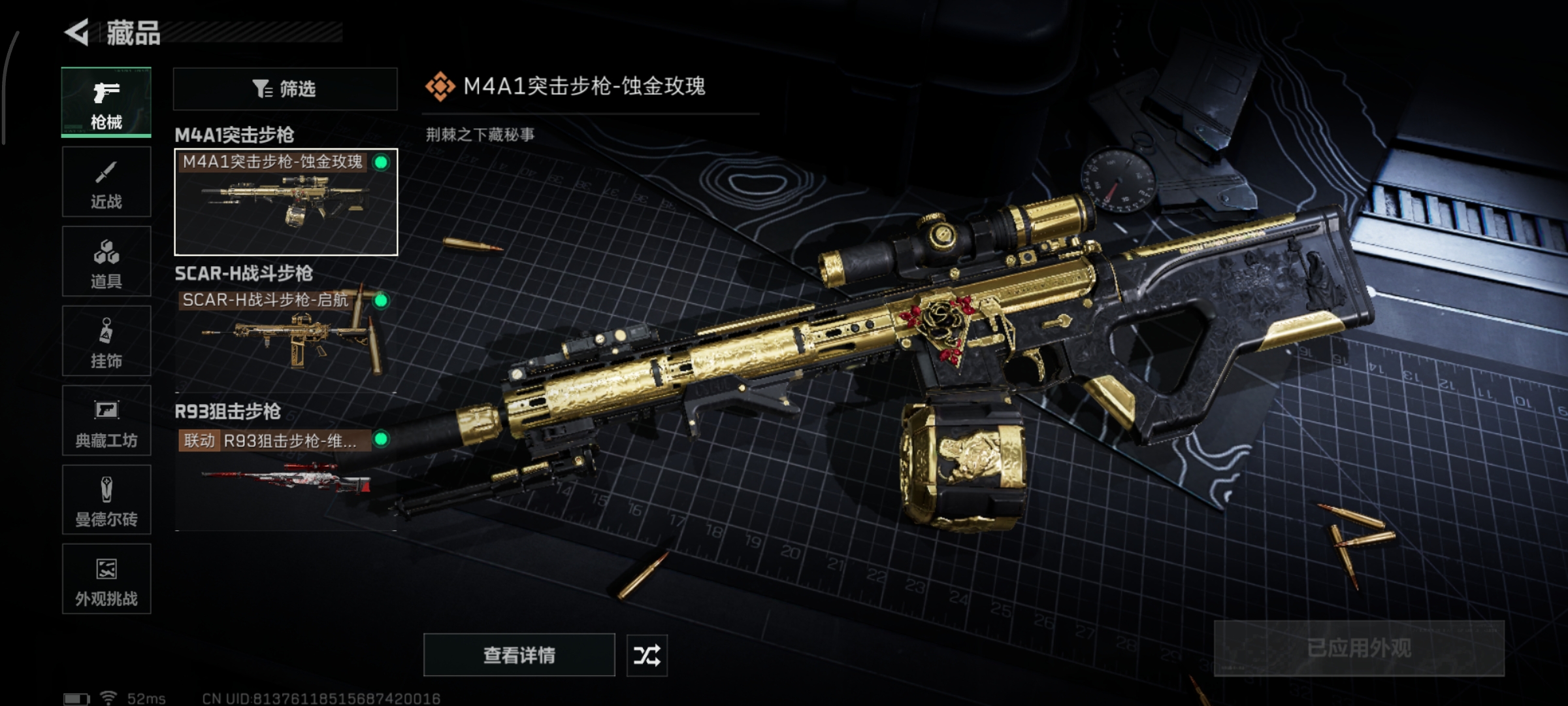The height and width of the screenshot is (706, 1568).
Task: Open the 典藏工坊 workshop tab
Action: pos(106,420)
